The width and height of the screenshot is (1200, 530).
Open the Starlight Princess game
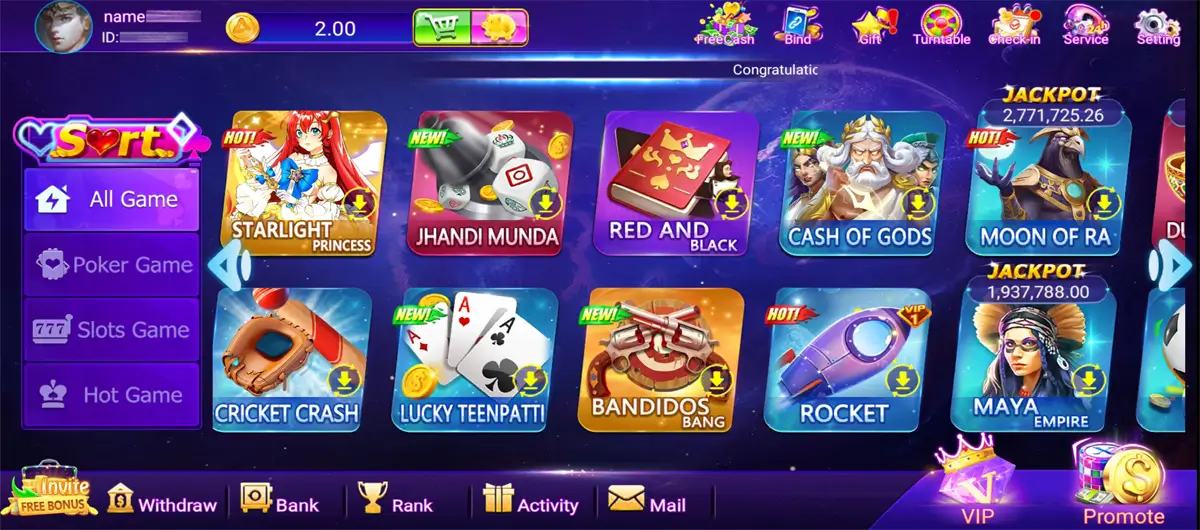pos(303,183)
